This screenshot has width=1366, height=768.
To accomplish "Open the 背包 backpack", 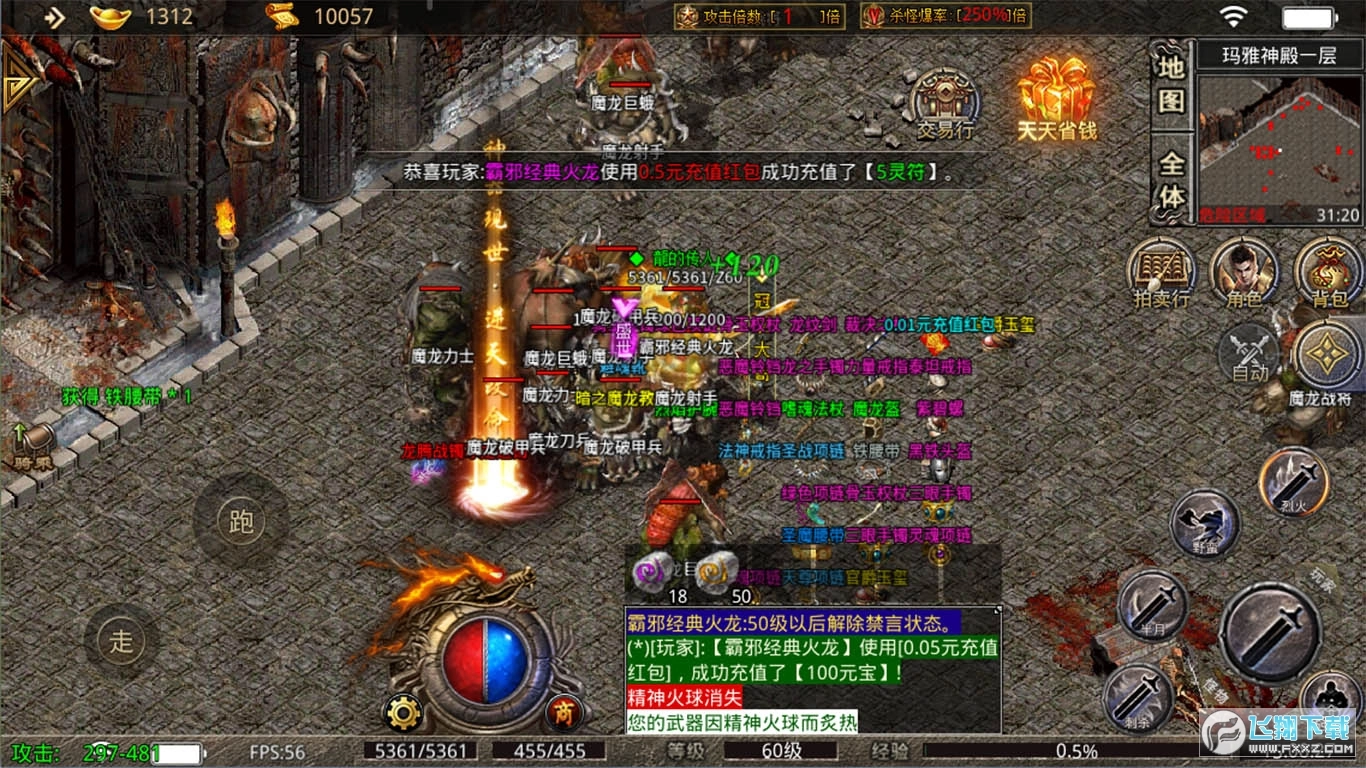I will click(x=1327, y=268).
